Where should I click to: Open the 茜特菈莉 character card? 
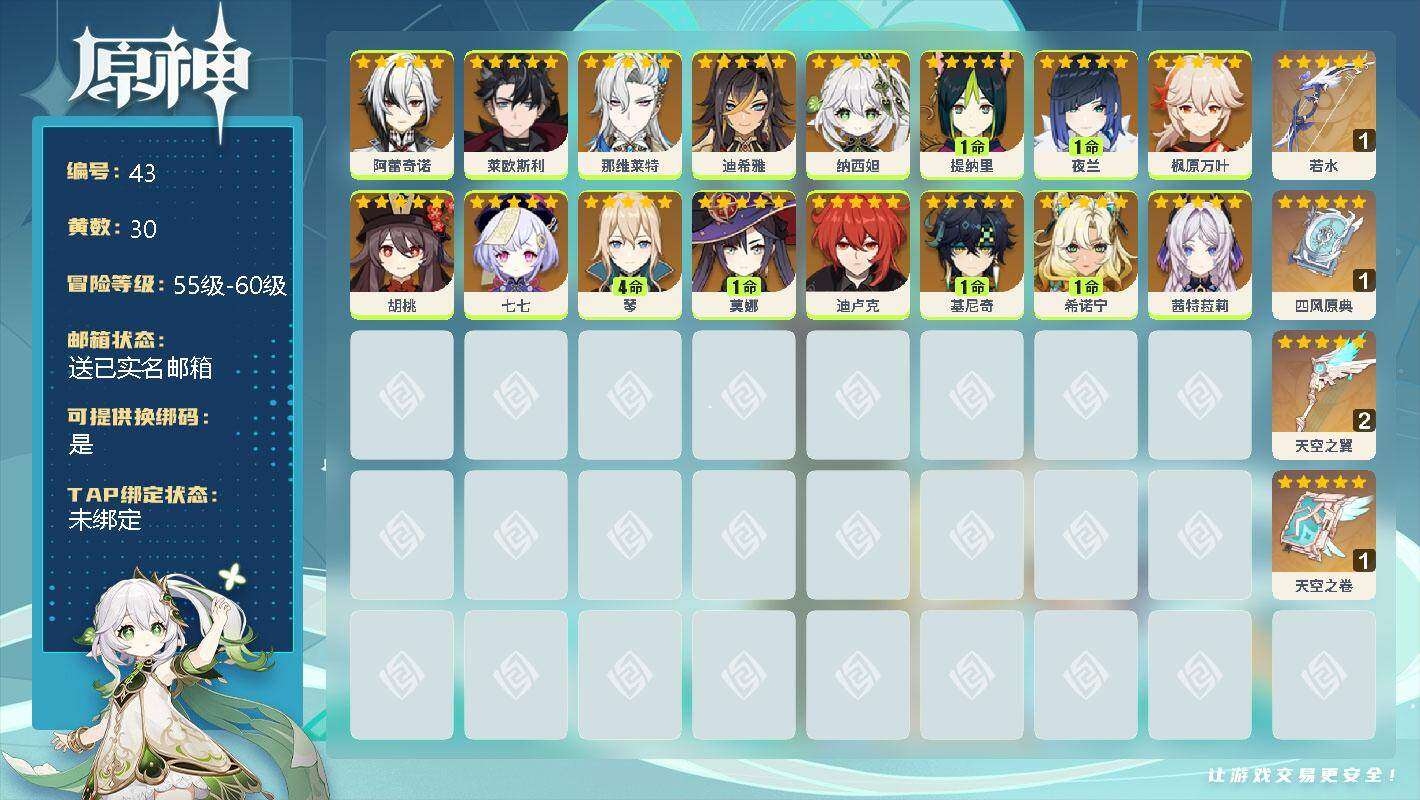[x=1199, y=254]
